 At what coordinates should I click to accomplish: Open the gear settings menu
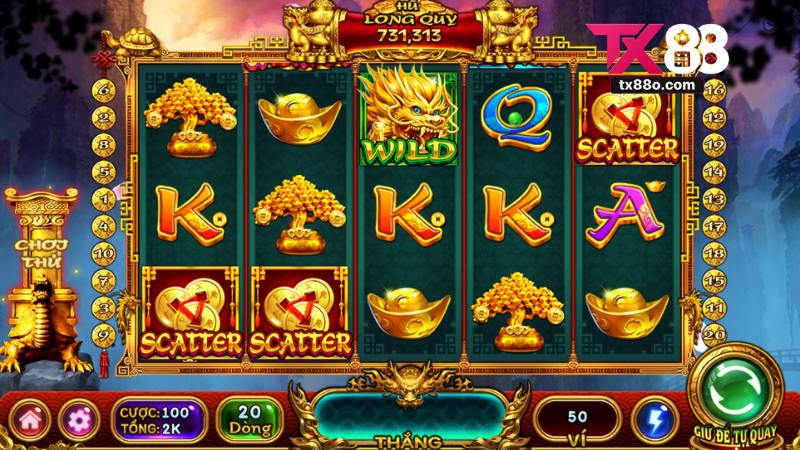pyautogui.click(x=76, y=419)
